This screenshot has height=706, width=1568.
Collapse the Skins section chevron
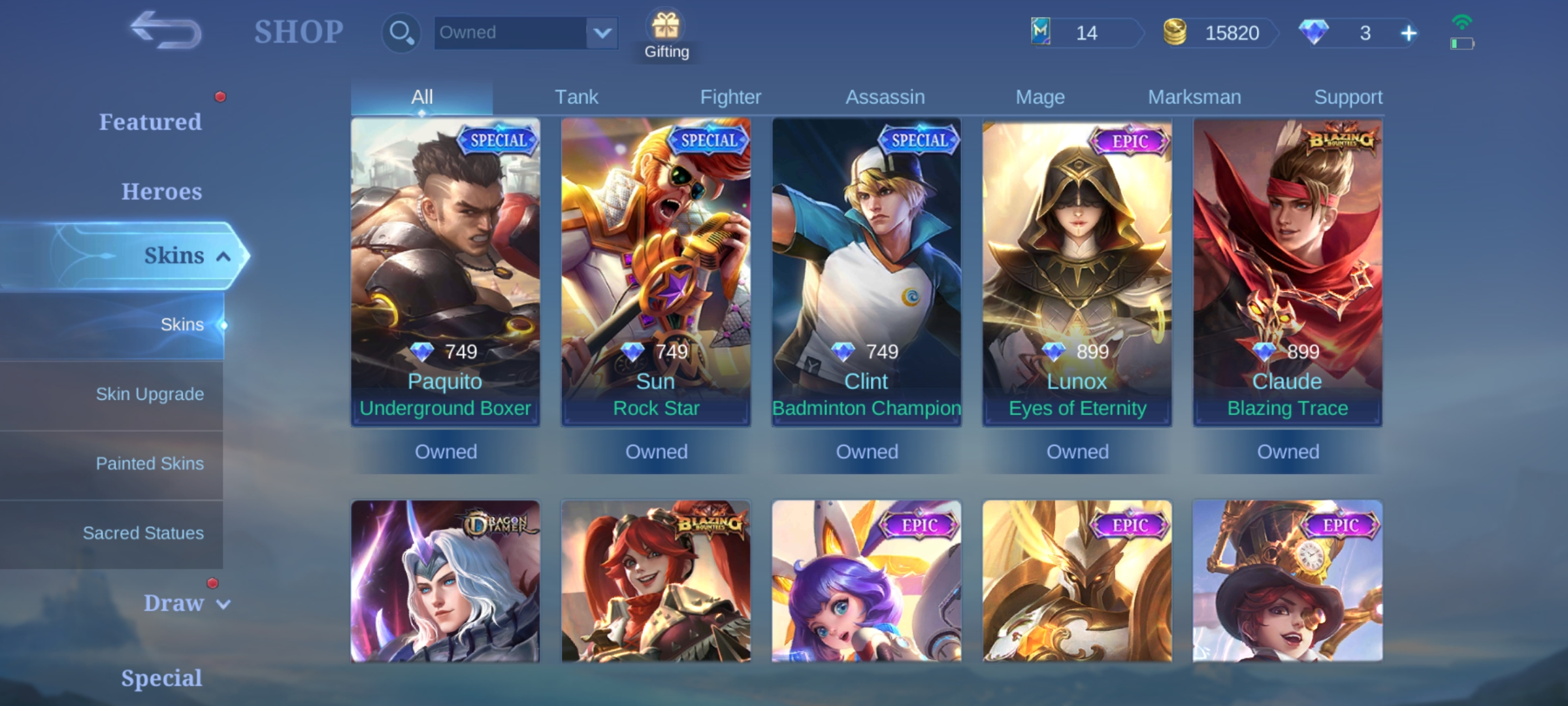pyautogui.click(x=222, y=256)
